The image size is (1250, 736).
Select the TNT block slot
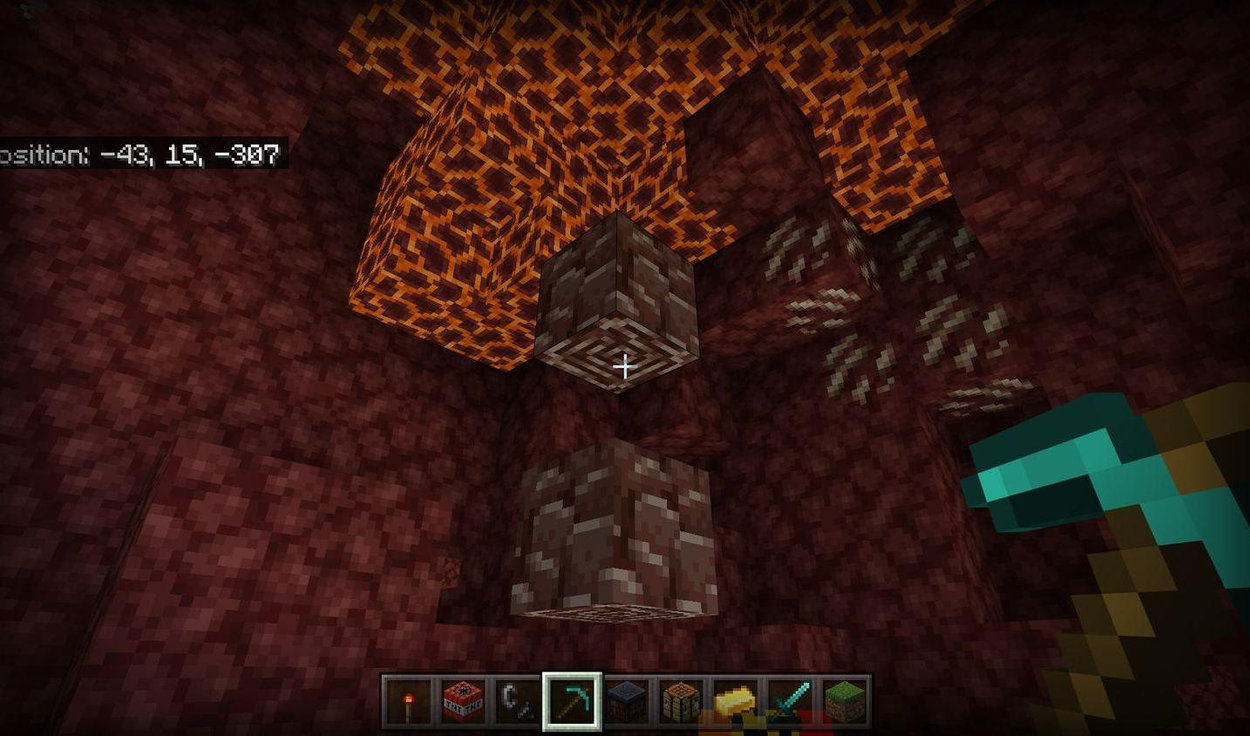(x=463, y=701)
